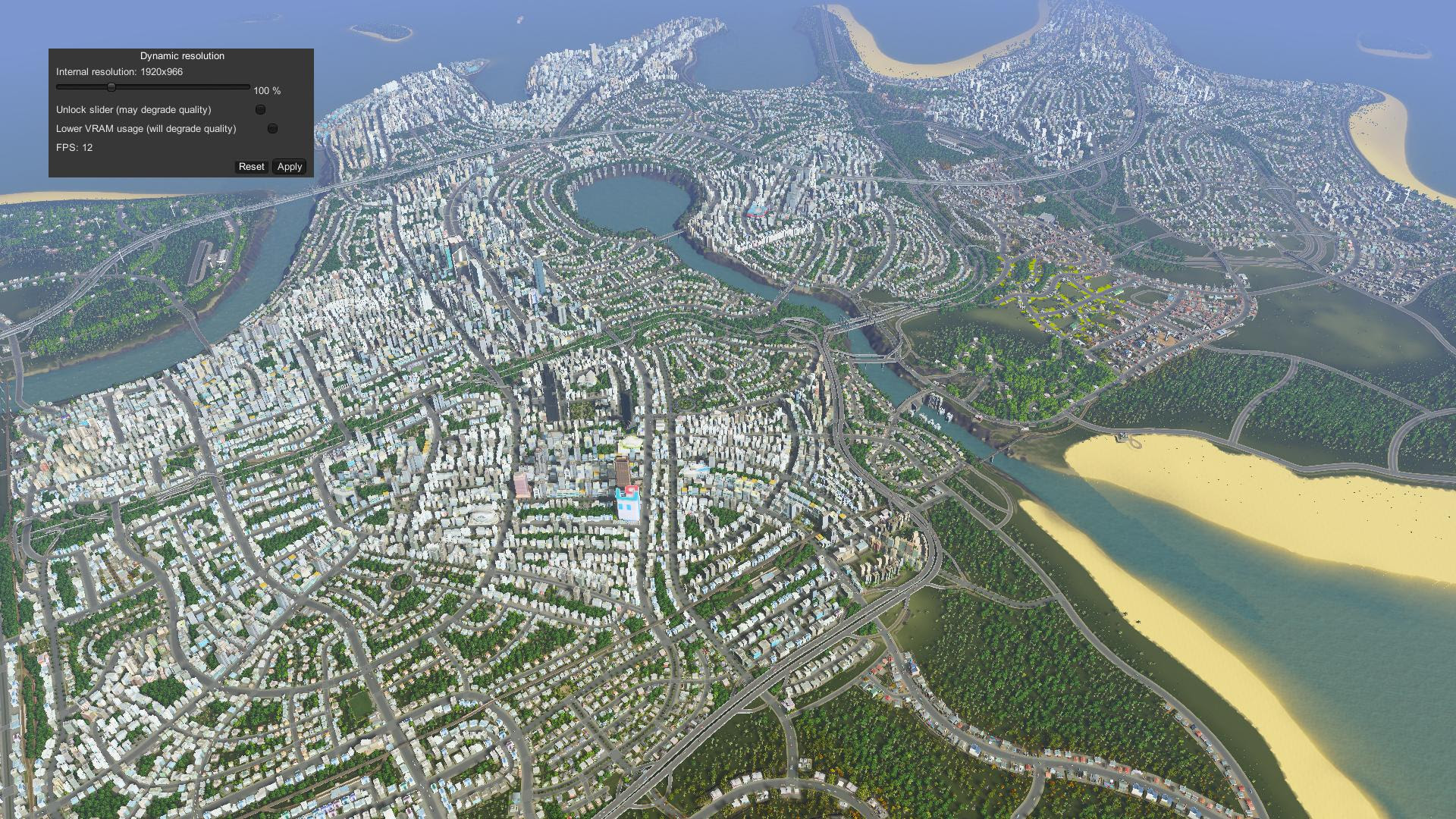Click the internal resolution slider handle
1456x819 pixels.
coord(111,86)
